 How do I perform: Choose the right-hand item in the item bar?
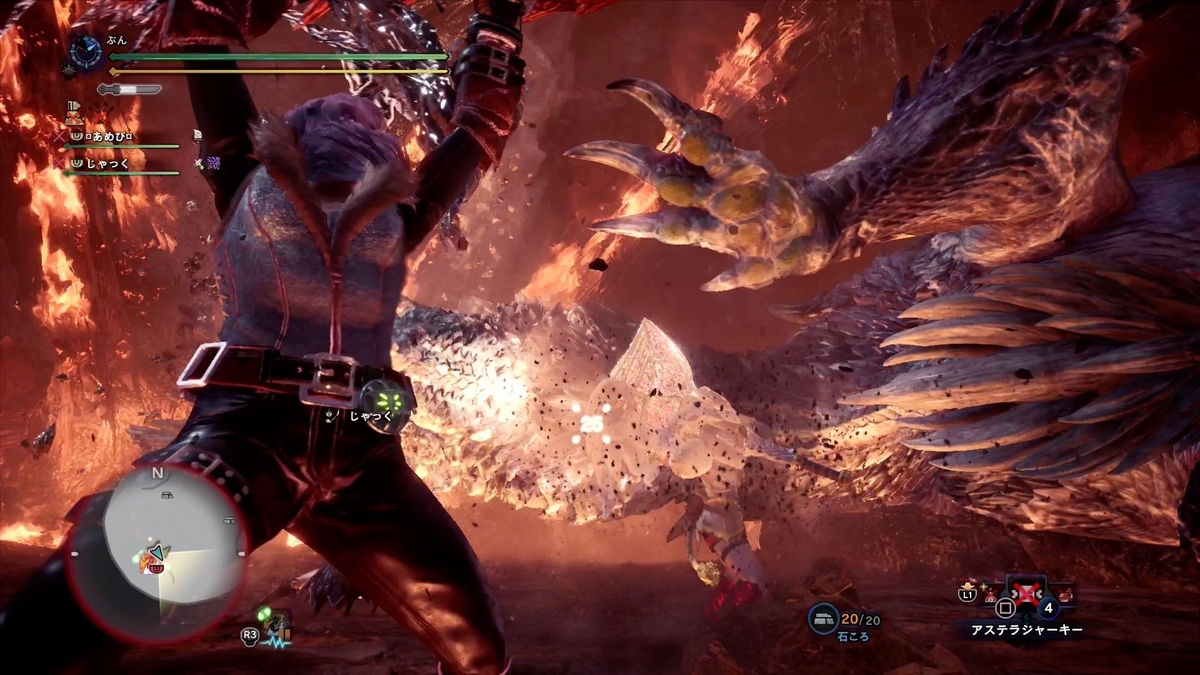tap(1068, 594)
